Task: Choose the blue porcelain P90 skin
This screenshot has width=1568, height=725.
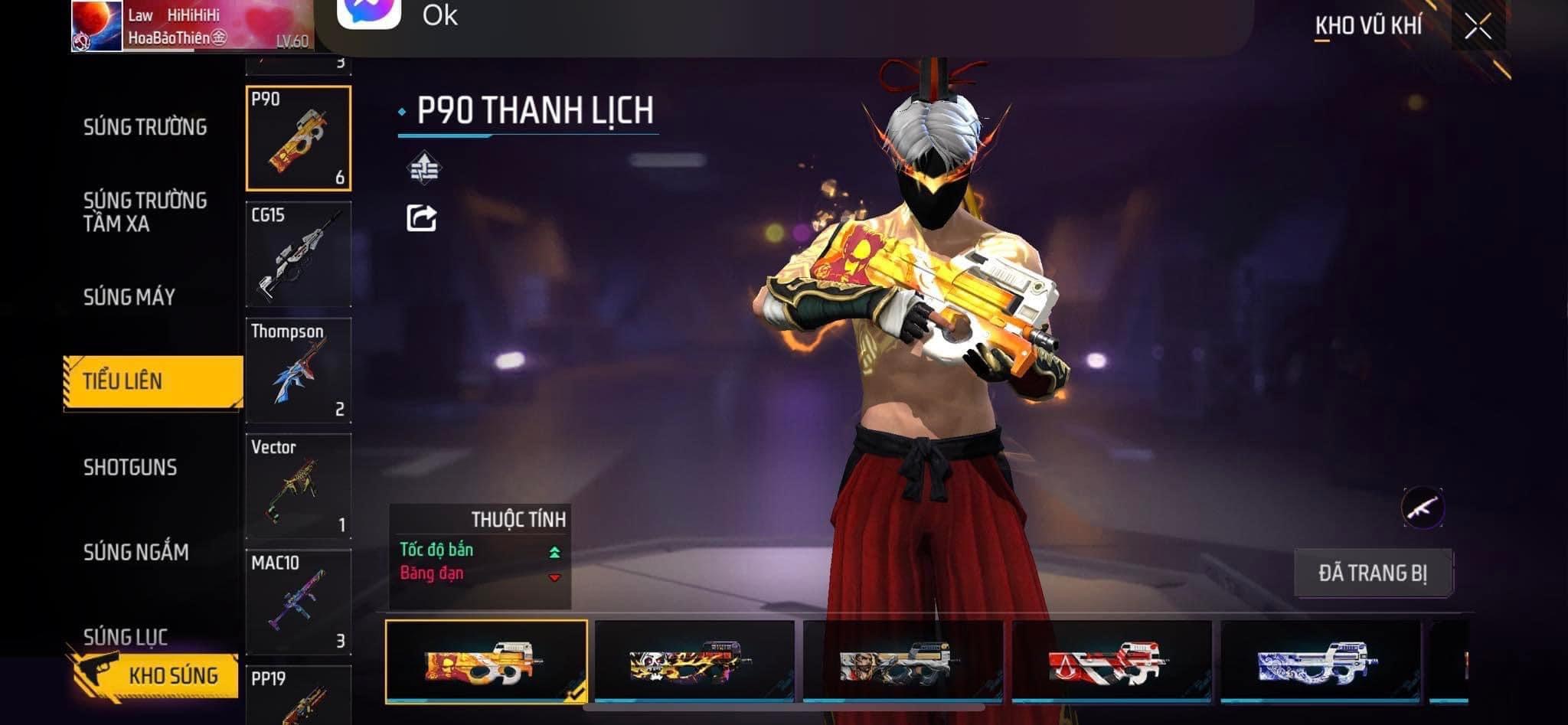Action: point(1319,661)
